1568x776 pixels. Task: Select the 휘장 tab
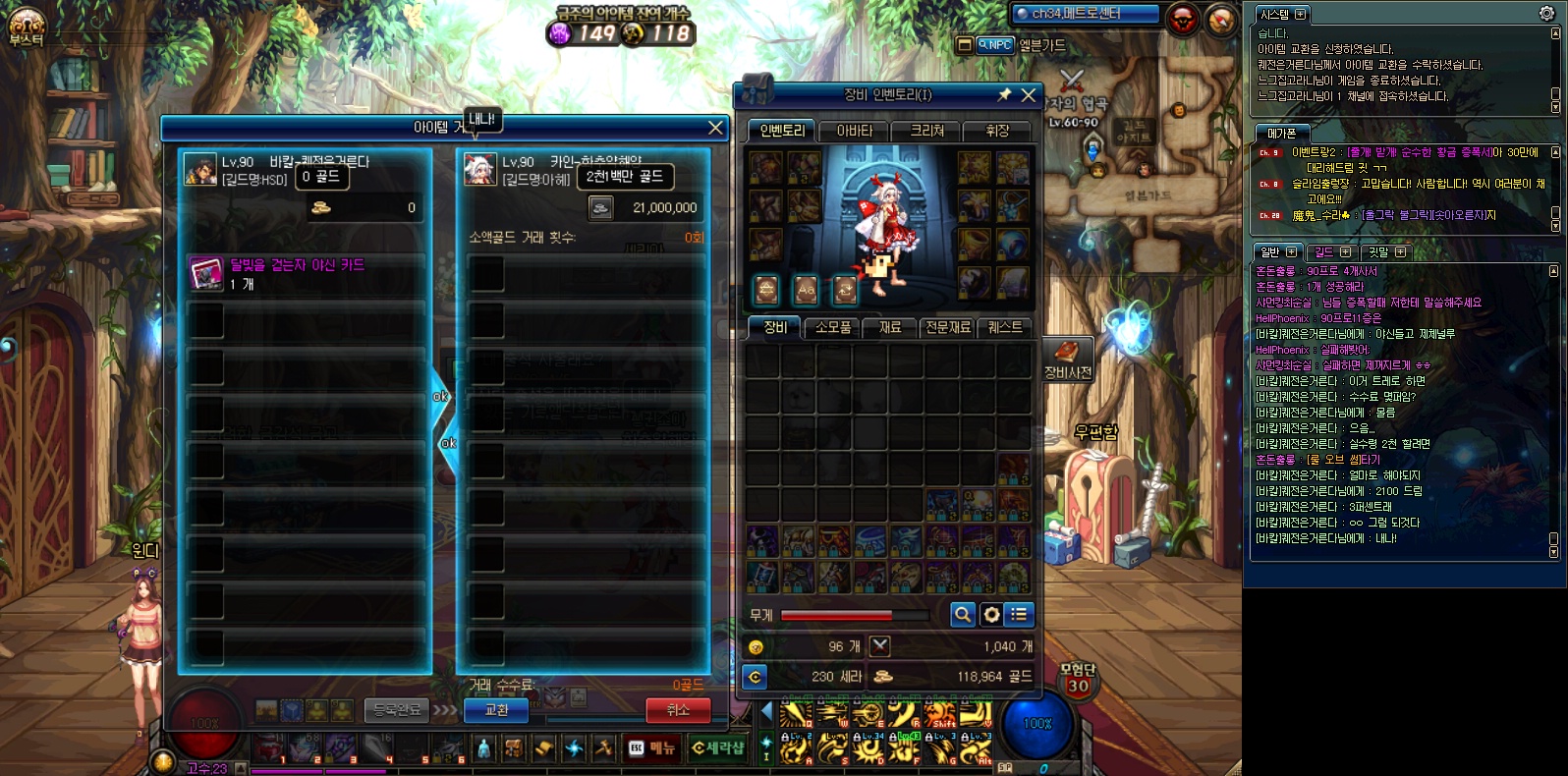pyautogui.click(x=997, y=131)
